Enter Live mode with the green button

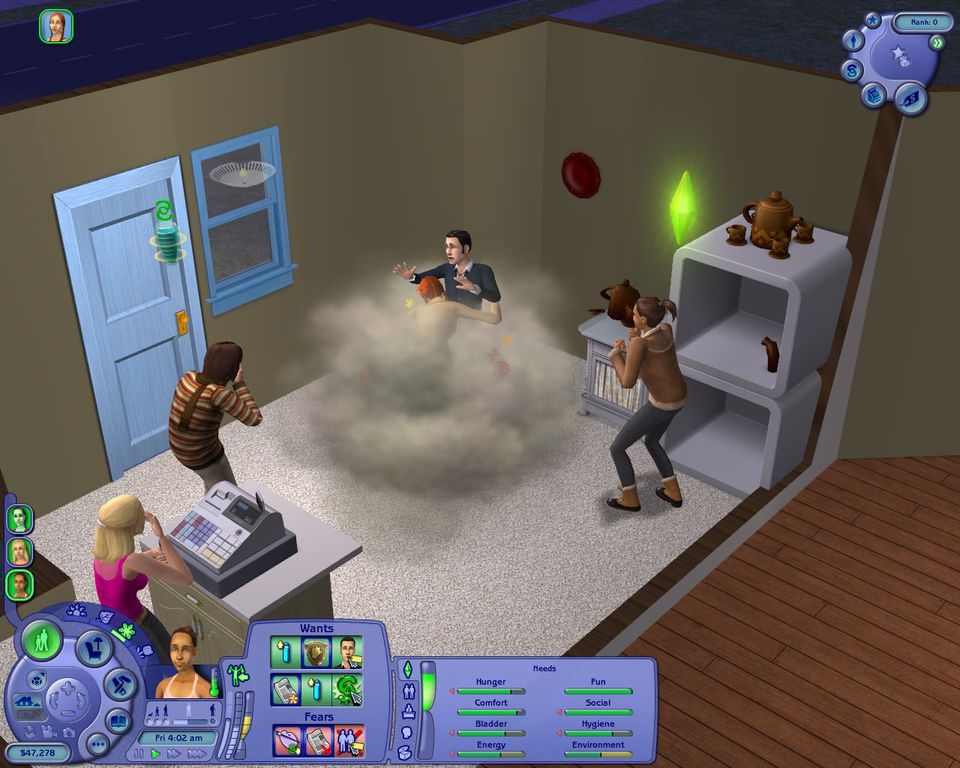[42, 639]
